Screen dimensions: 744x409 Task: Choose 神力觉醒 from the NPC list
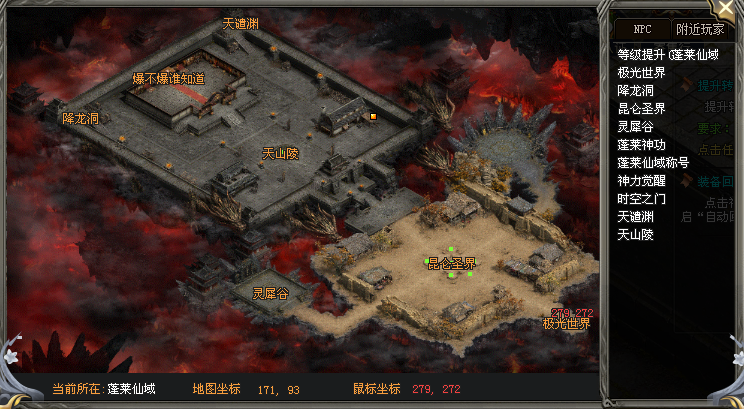pyautogui.click(x=641, y=180)
